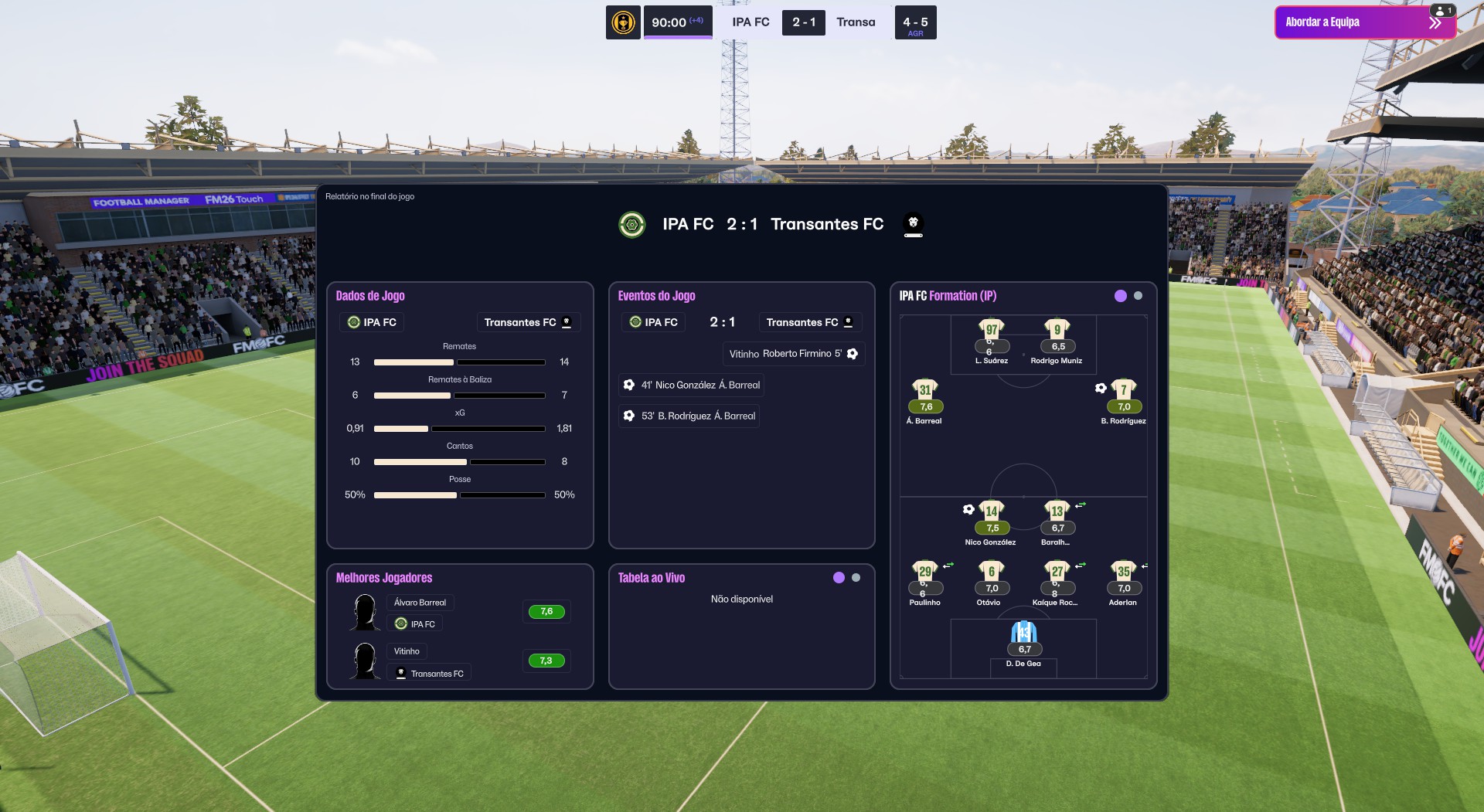The height and width of the screenshot is (812, 1484).
Task: Open Transantes FC in the Dados de Jogo panel
Action: [x=528, y=322]
